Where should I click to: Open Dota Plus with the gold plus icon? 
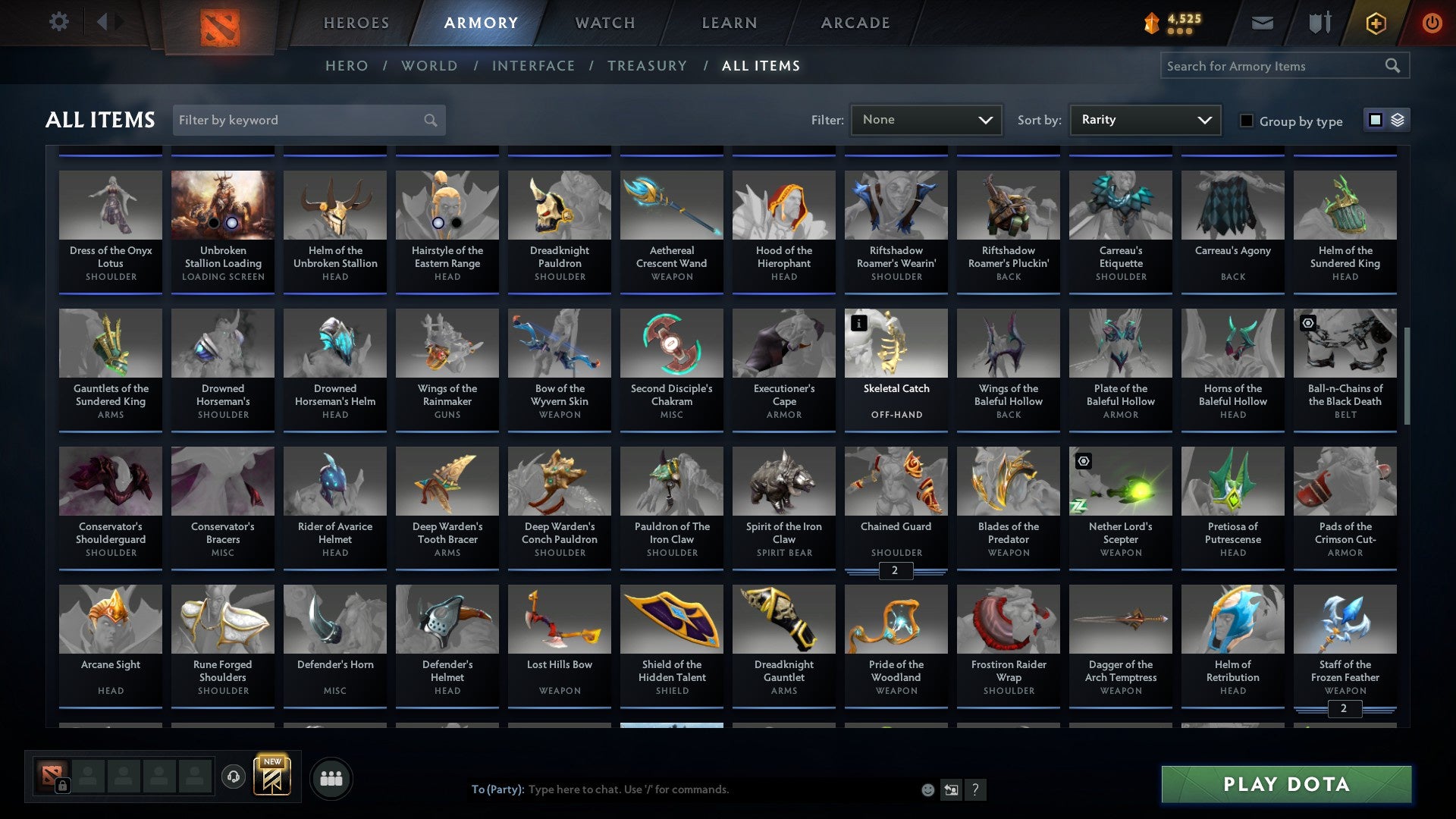click(x=1375, y=22)
